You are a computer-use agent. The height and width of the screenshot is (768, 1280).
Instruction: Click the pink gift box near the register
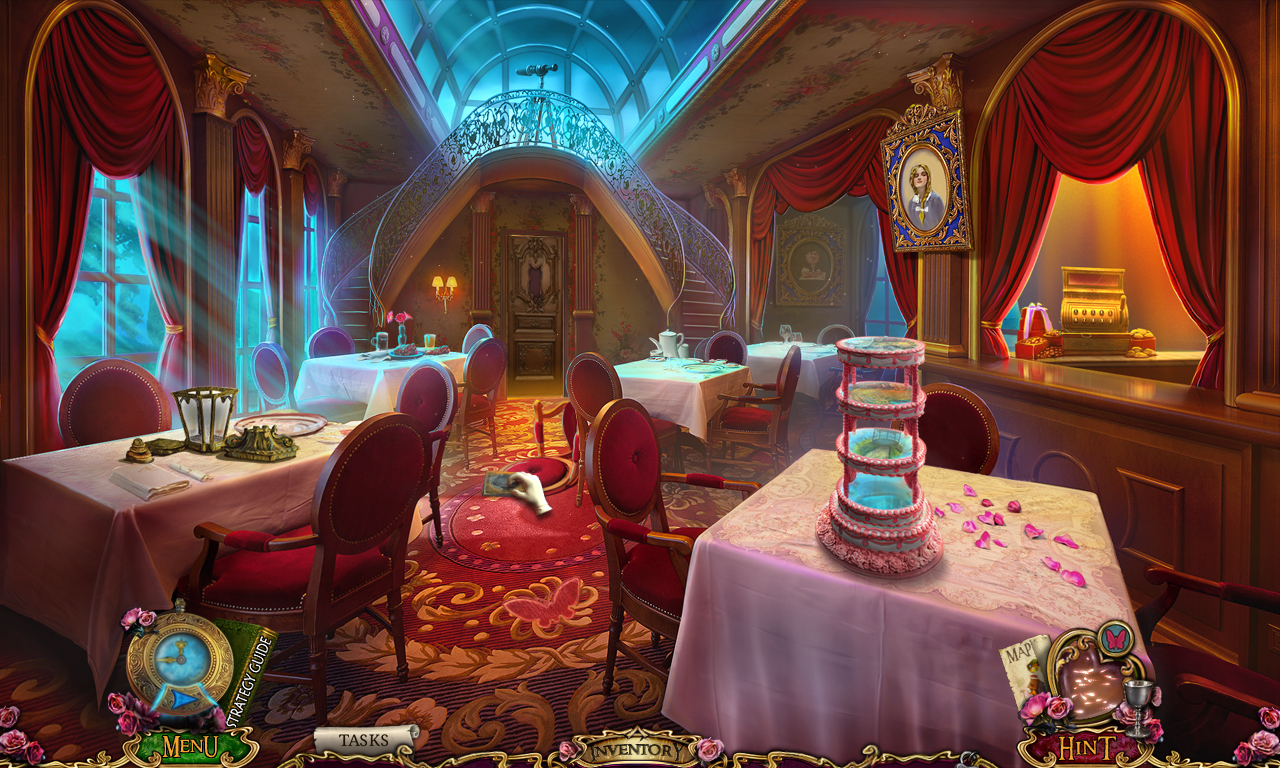click(x=1035, y=320)
